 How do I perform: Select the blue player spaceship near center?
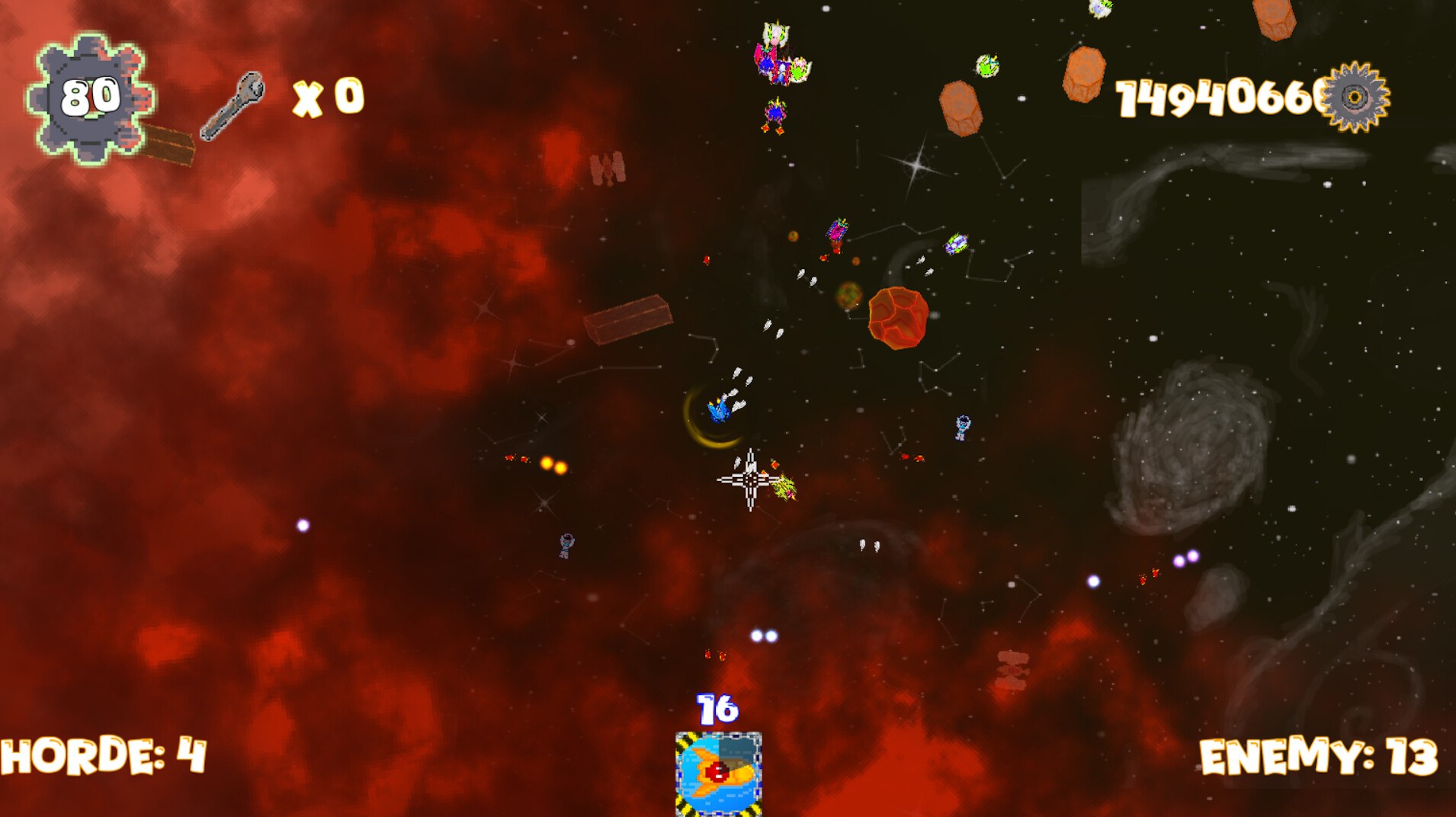[x=717, y=412]
